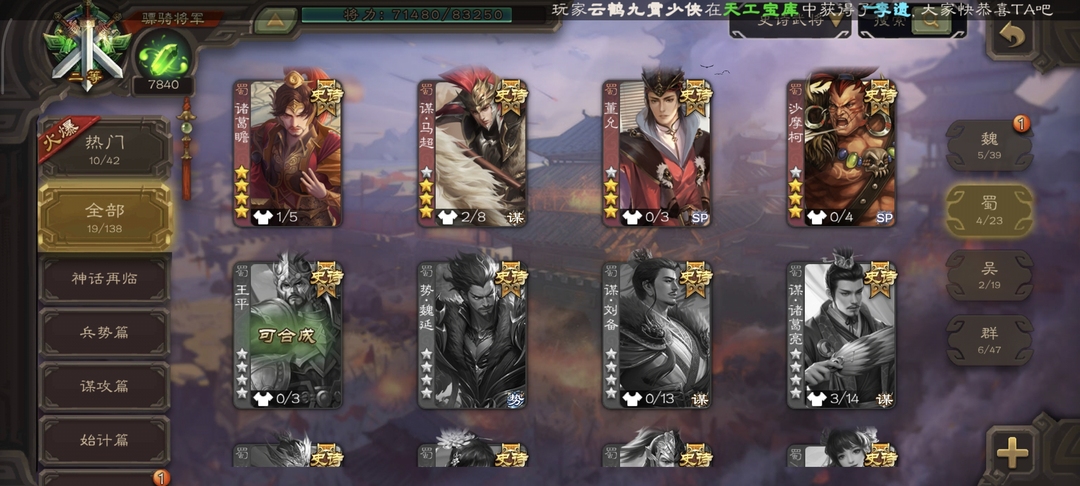Show the 全部 heroes tab

point(105,216)
